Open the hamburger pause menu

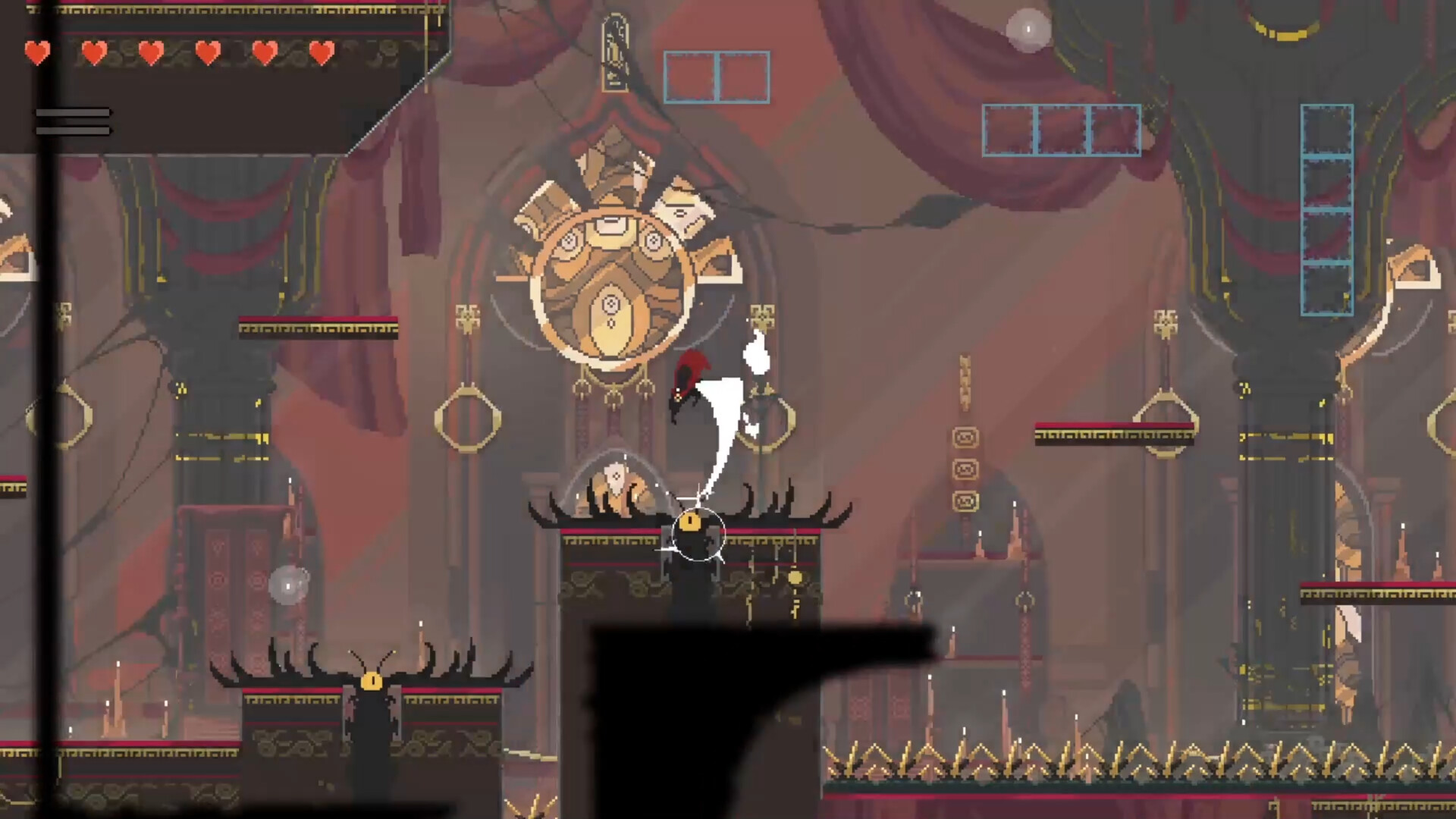coord(72,121)
